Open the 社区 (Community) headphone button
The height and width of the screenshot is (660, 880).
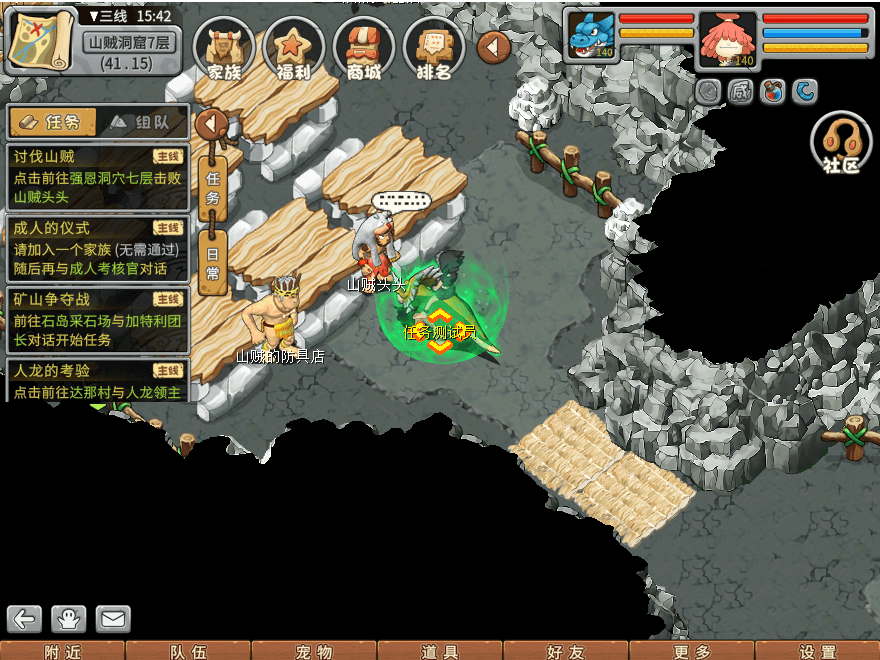point(841,143)
